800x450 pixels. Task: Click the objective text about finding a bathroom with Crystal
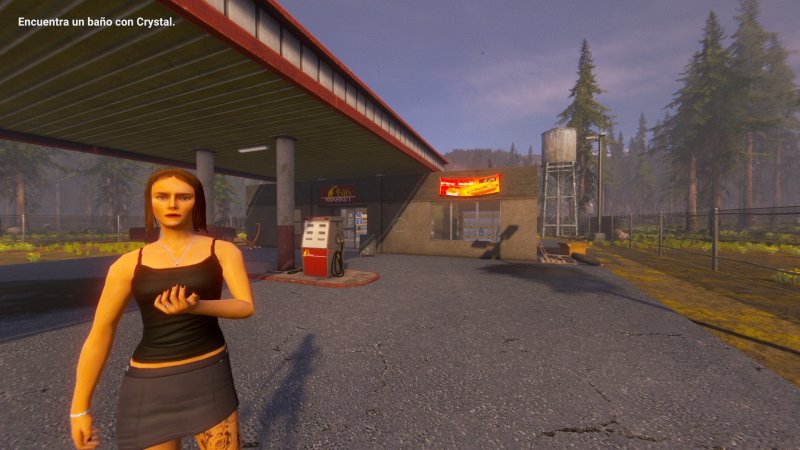96,22
